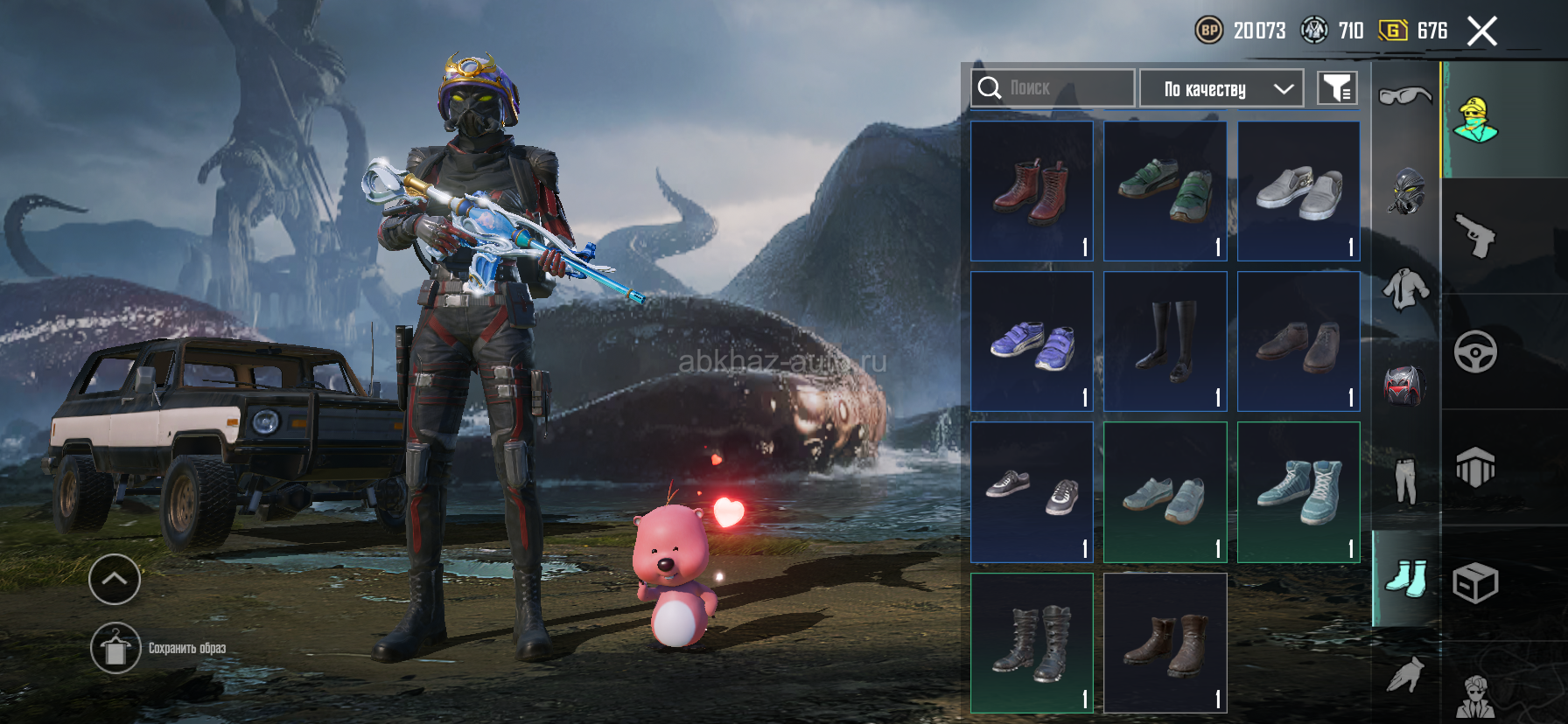Click the search field labeled Поиск
1568x724 pixels.
pyautogui.click(x=1053, y=88)
